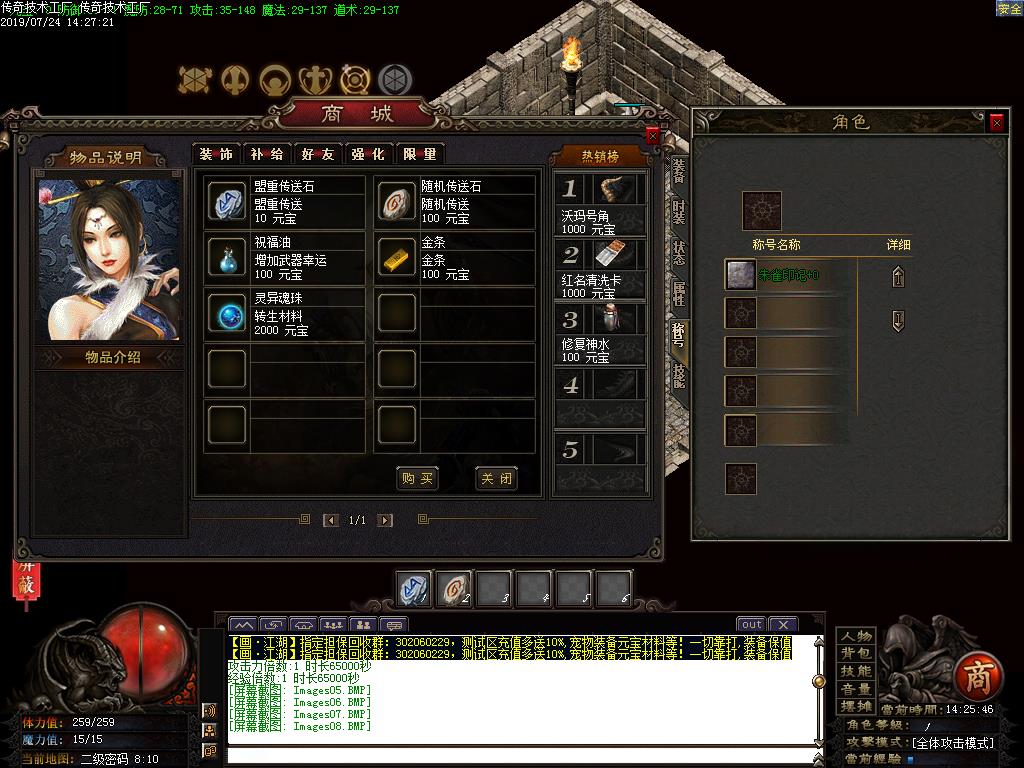Close the 商城 shop window
This screenshot has height=768, width=1024.
tap(653, 136)
